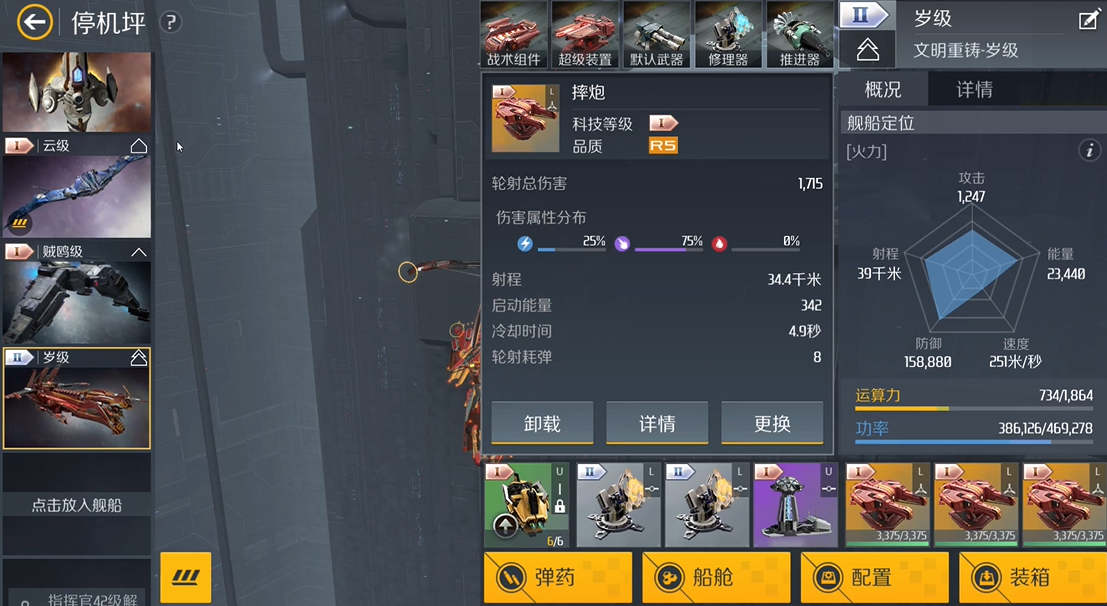The width and height of the screenshot is (1107, 606).
Task: Unload the weapon with 卸载
Action: [x=542, y=423]
